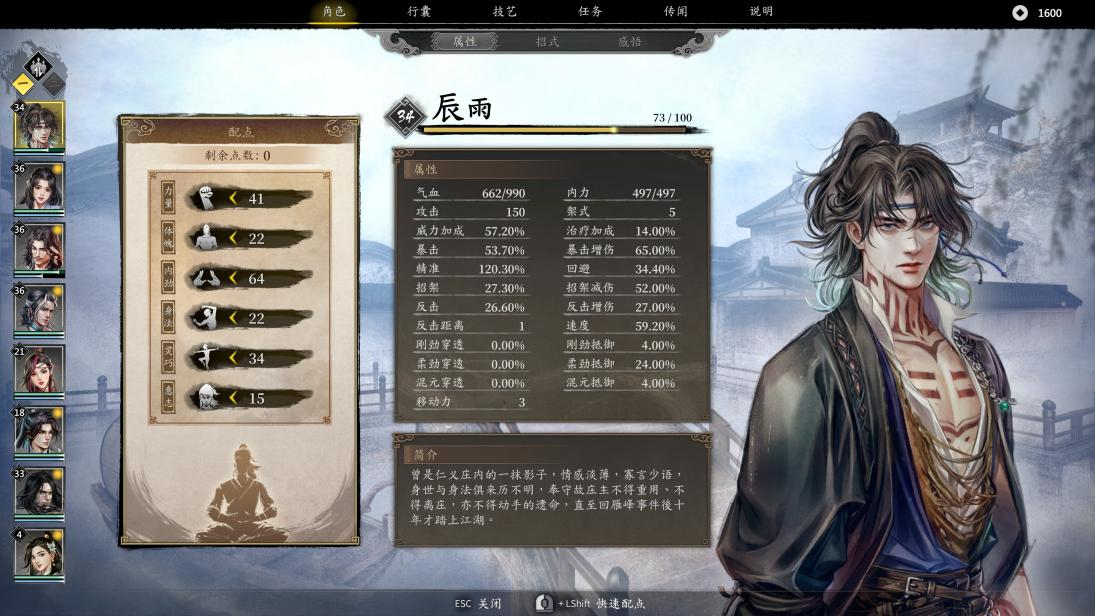This screenshot has width=1095, height=616.
Task: Click the 1600 currency coin icon
Action: [1020, 13]
